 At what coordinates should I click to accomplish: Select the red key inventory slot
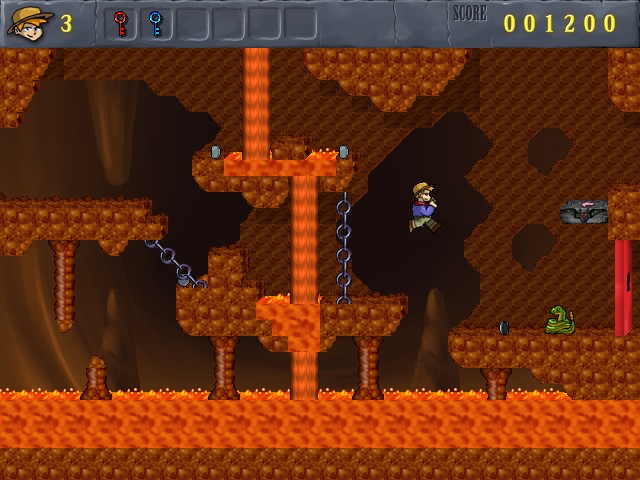point(121,23)
